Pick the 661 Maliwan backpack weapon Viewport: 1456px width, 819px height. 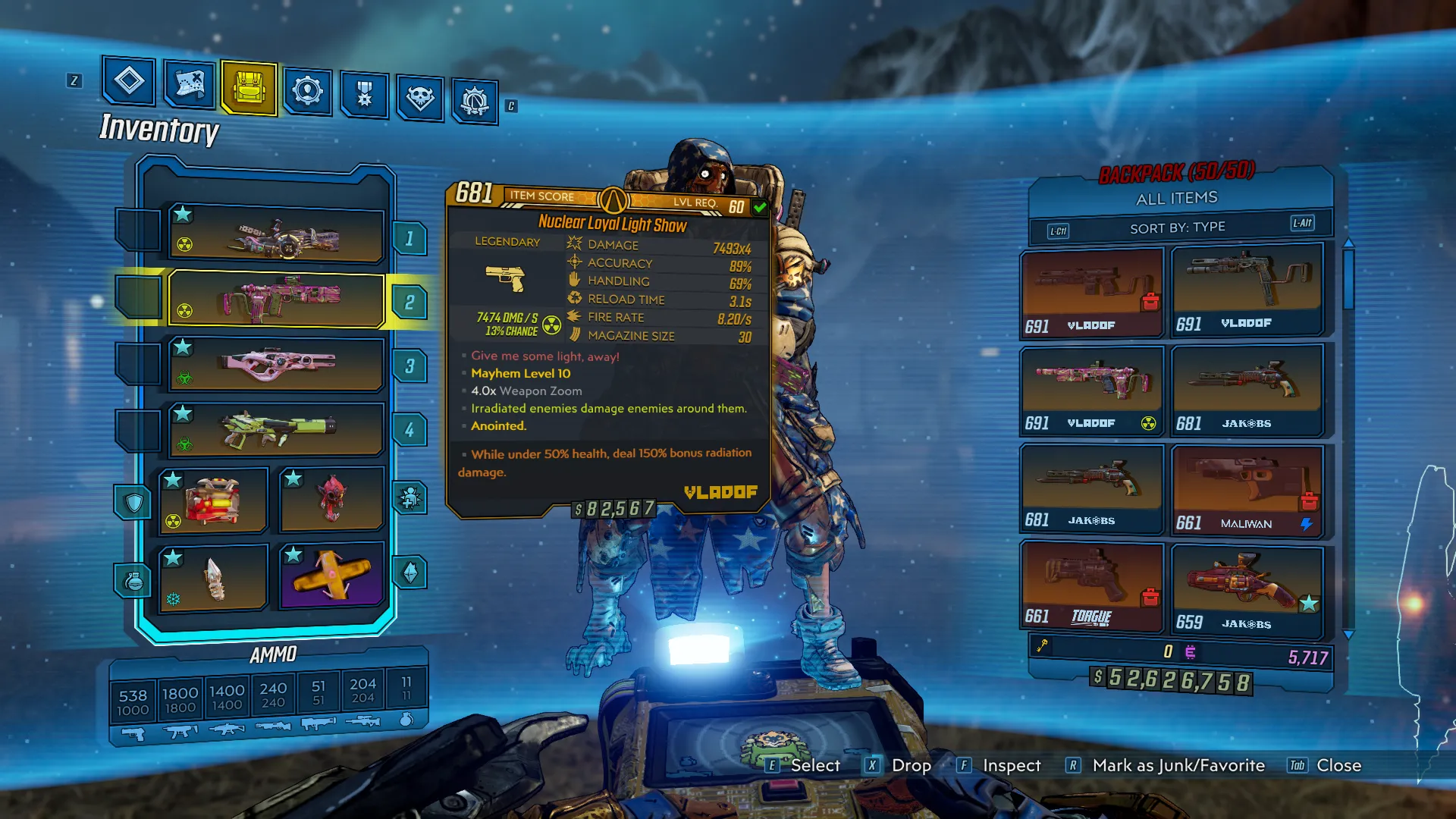(1247, 491)
